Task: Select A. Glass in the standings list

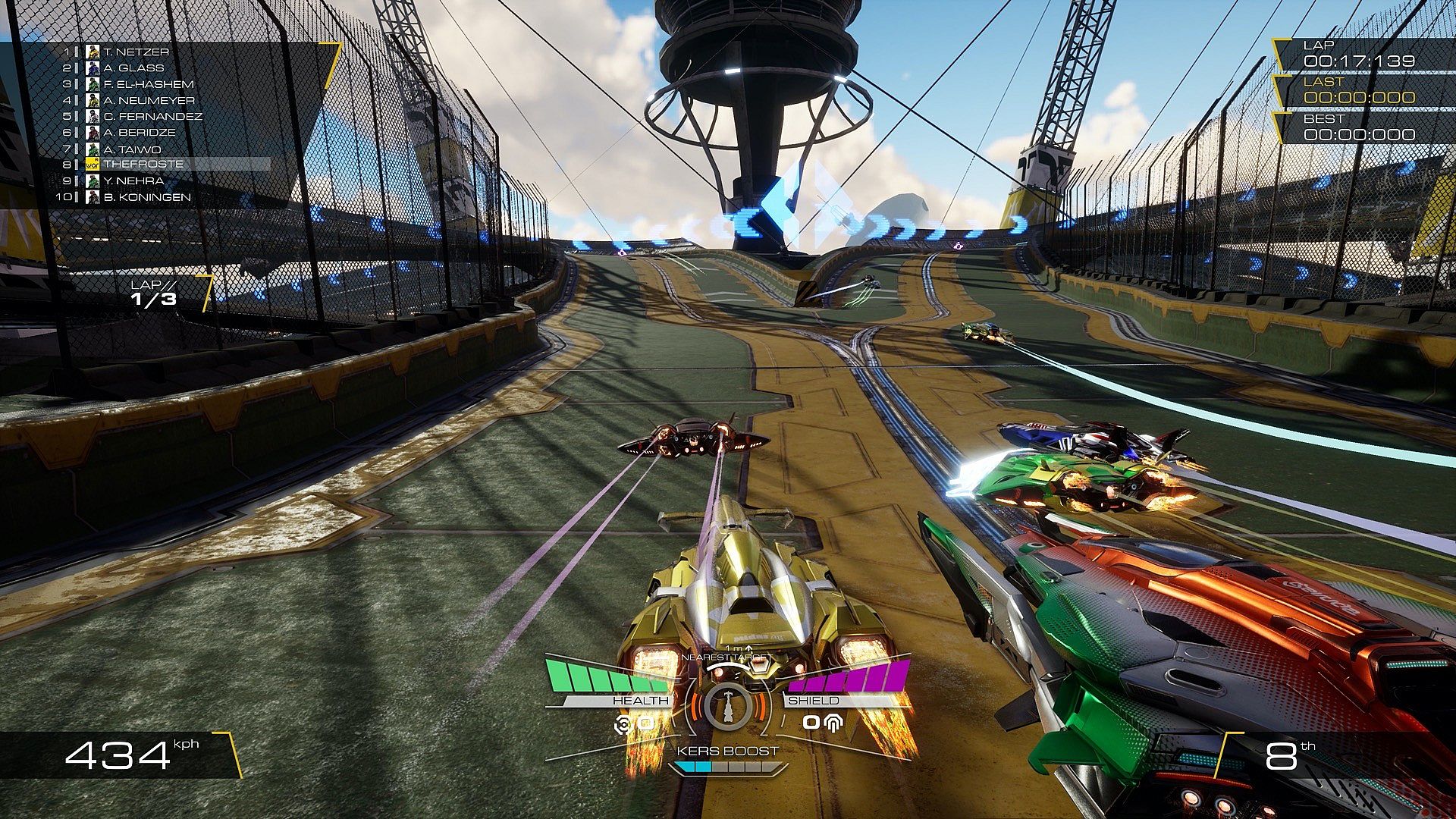Action: pos(133,68)
